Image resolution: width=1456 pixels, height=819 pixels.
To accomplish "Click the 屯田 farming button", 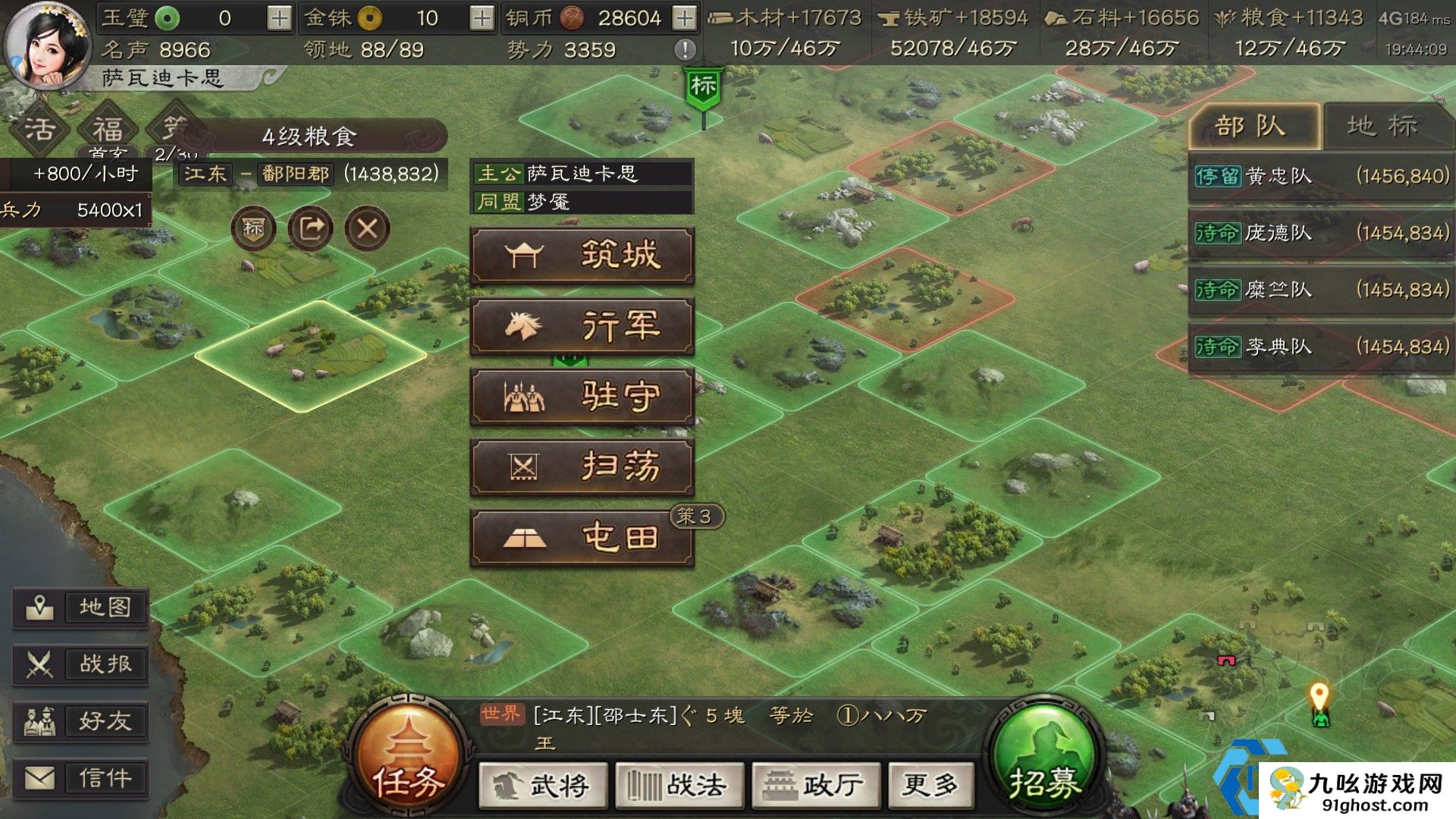I will 582,536.
